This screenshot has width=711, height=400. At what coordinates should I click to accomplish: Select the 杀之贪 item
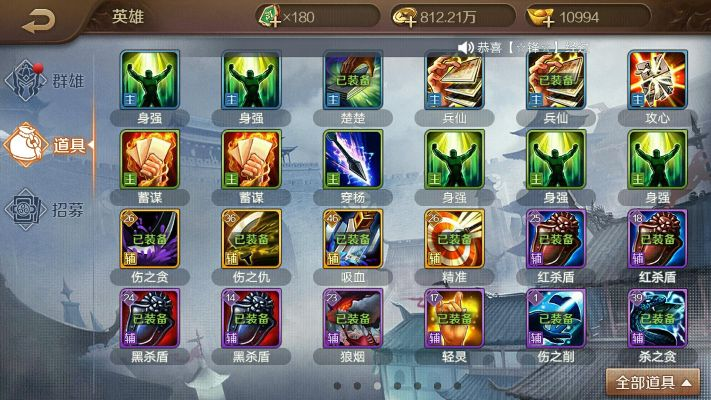(x=657, y=318)
